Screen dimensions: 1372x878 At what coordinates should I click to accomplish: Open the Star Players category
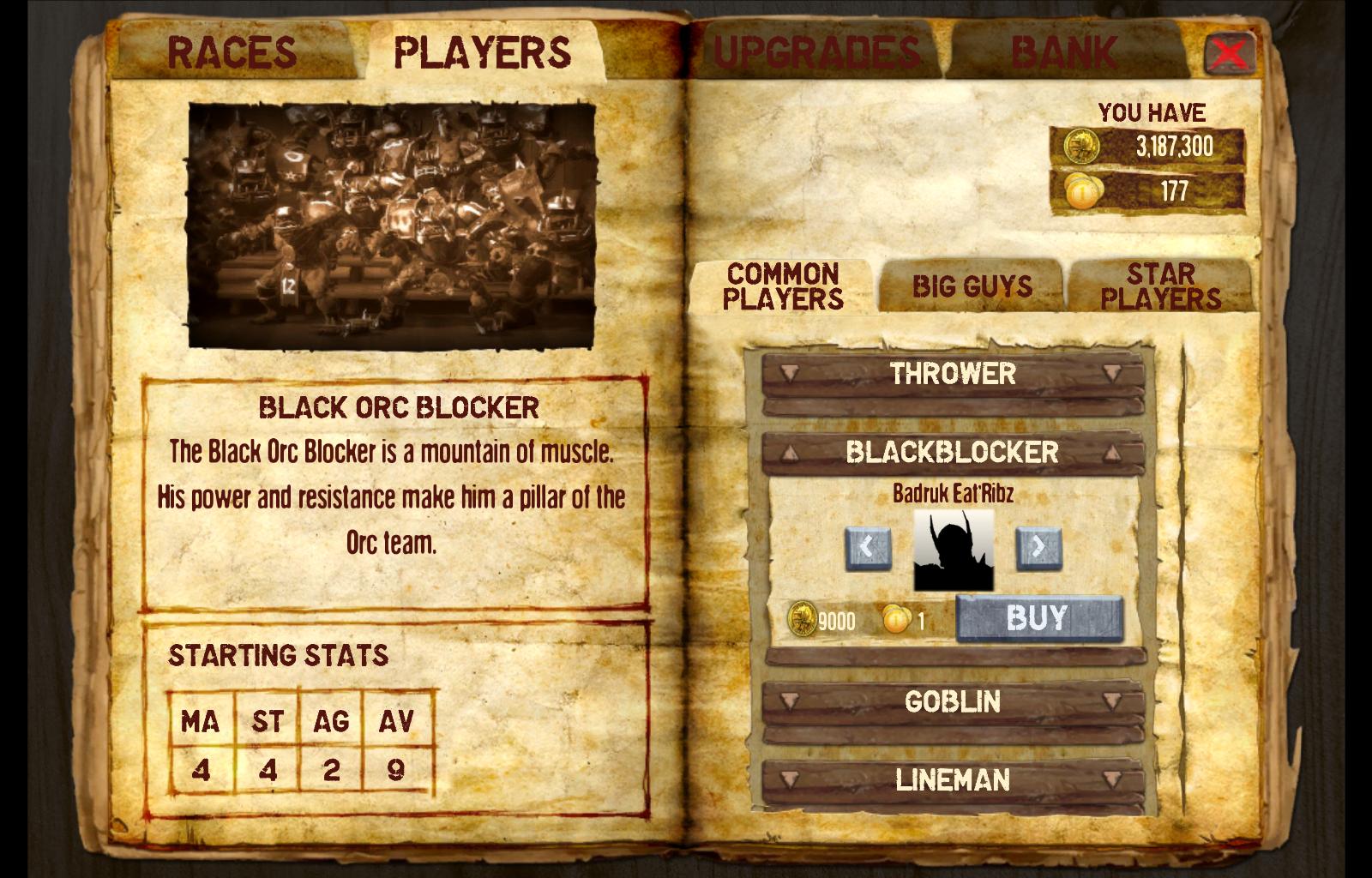pos(1160,286)
